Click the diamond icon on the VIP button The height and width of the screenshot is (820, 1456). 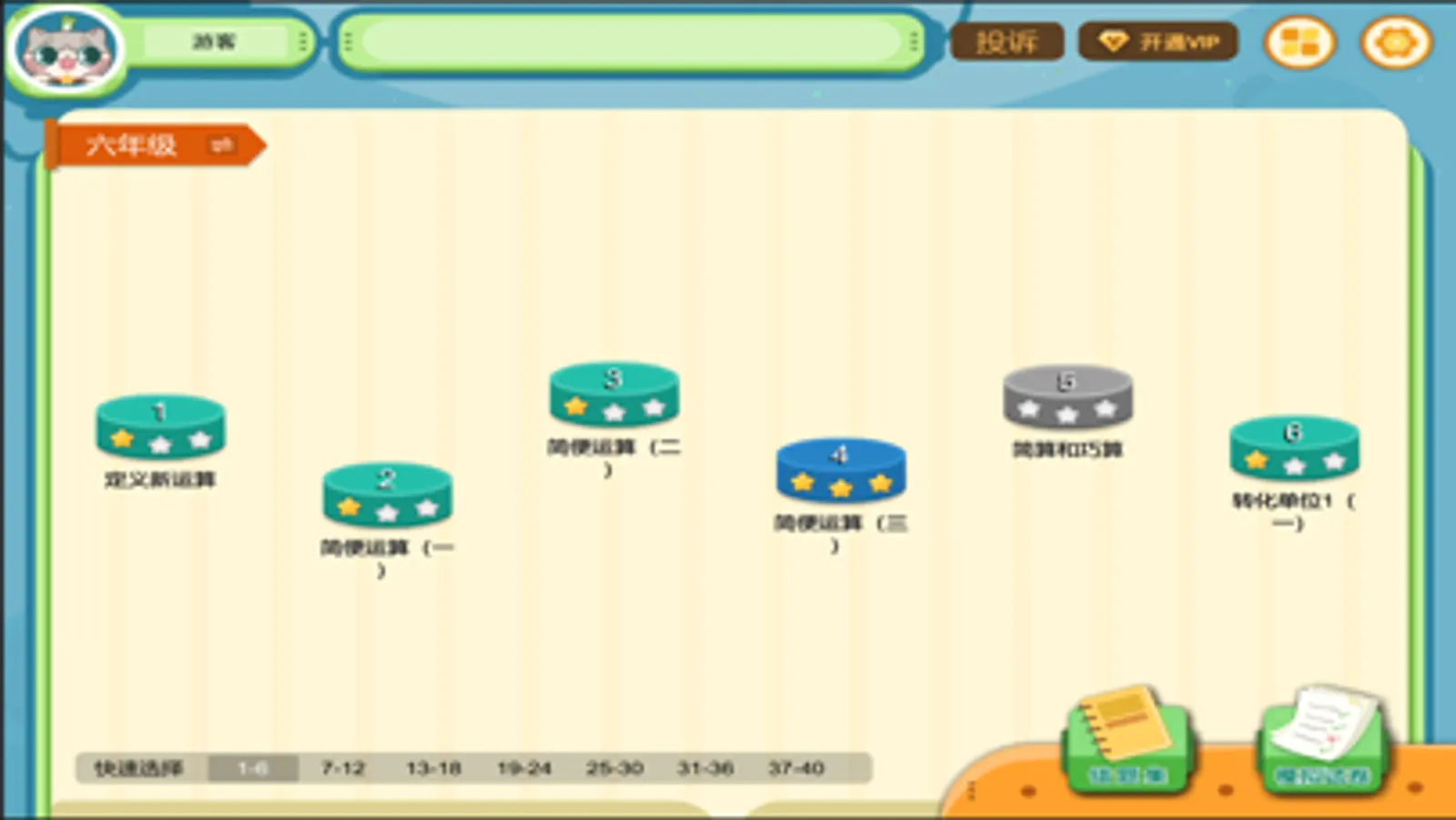1115,40
